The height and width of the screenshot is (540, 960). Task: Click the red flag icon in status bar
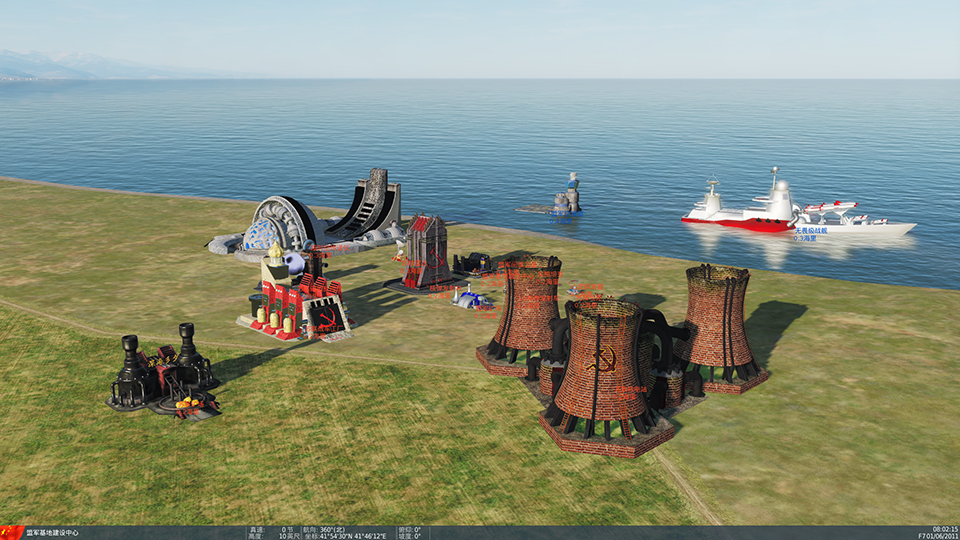pyautogui.click(x=11, y=533)
